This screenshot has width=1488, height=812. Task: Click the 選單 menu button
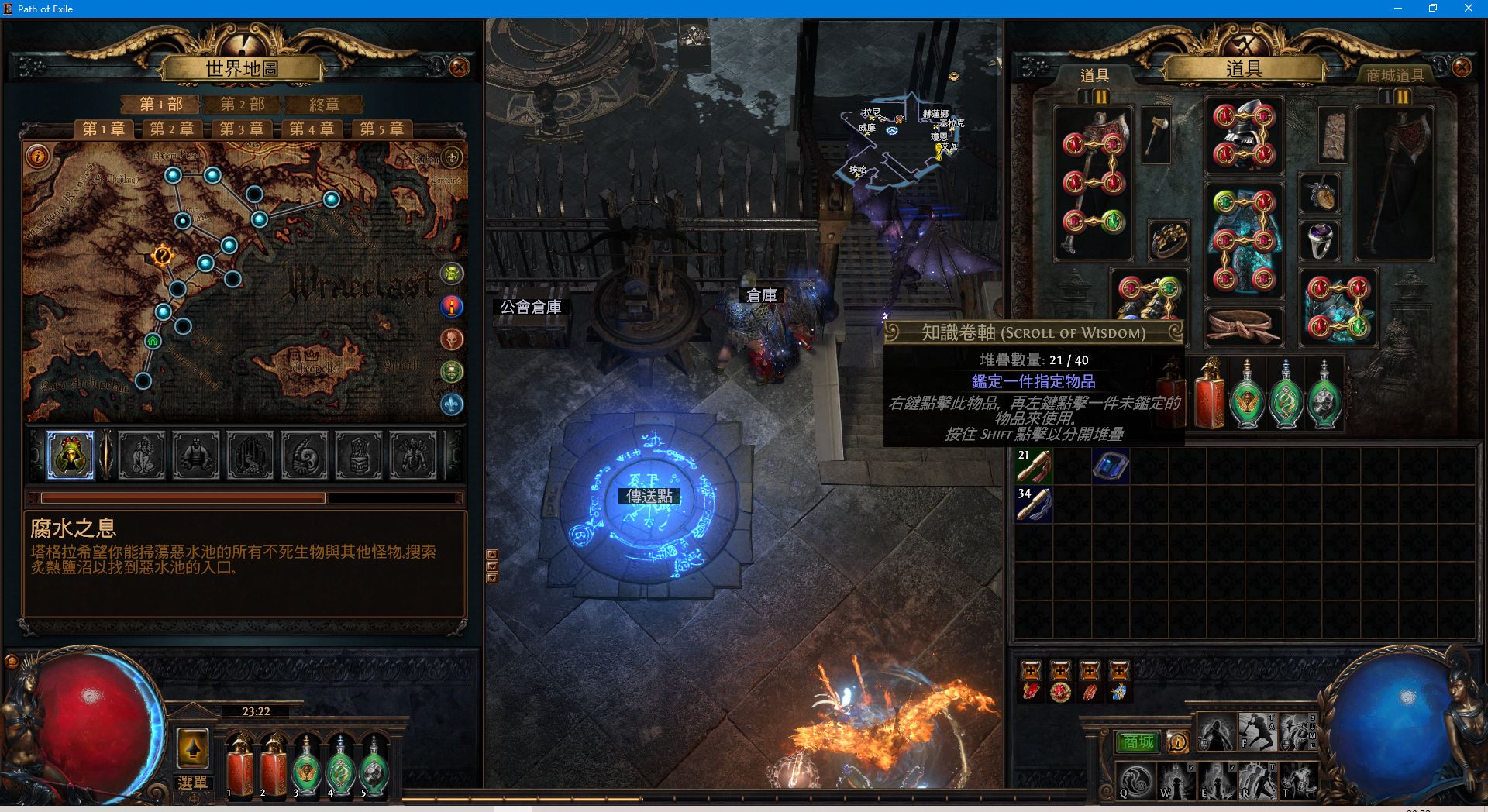click(192, 782)
